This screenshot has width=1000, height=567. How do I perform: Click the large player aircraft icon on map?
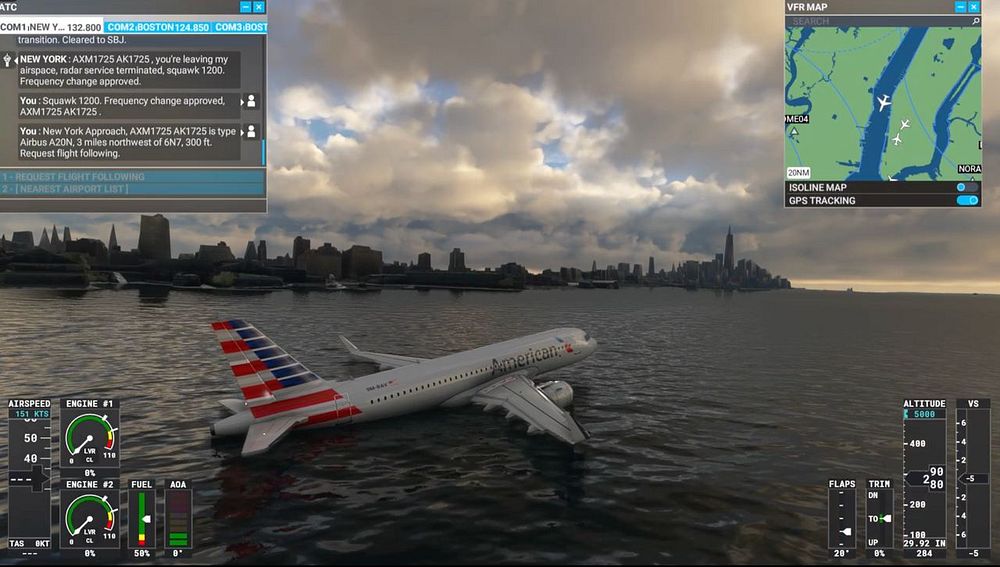click(x=884, y=103)
